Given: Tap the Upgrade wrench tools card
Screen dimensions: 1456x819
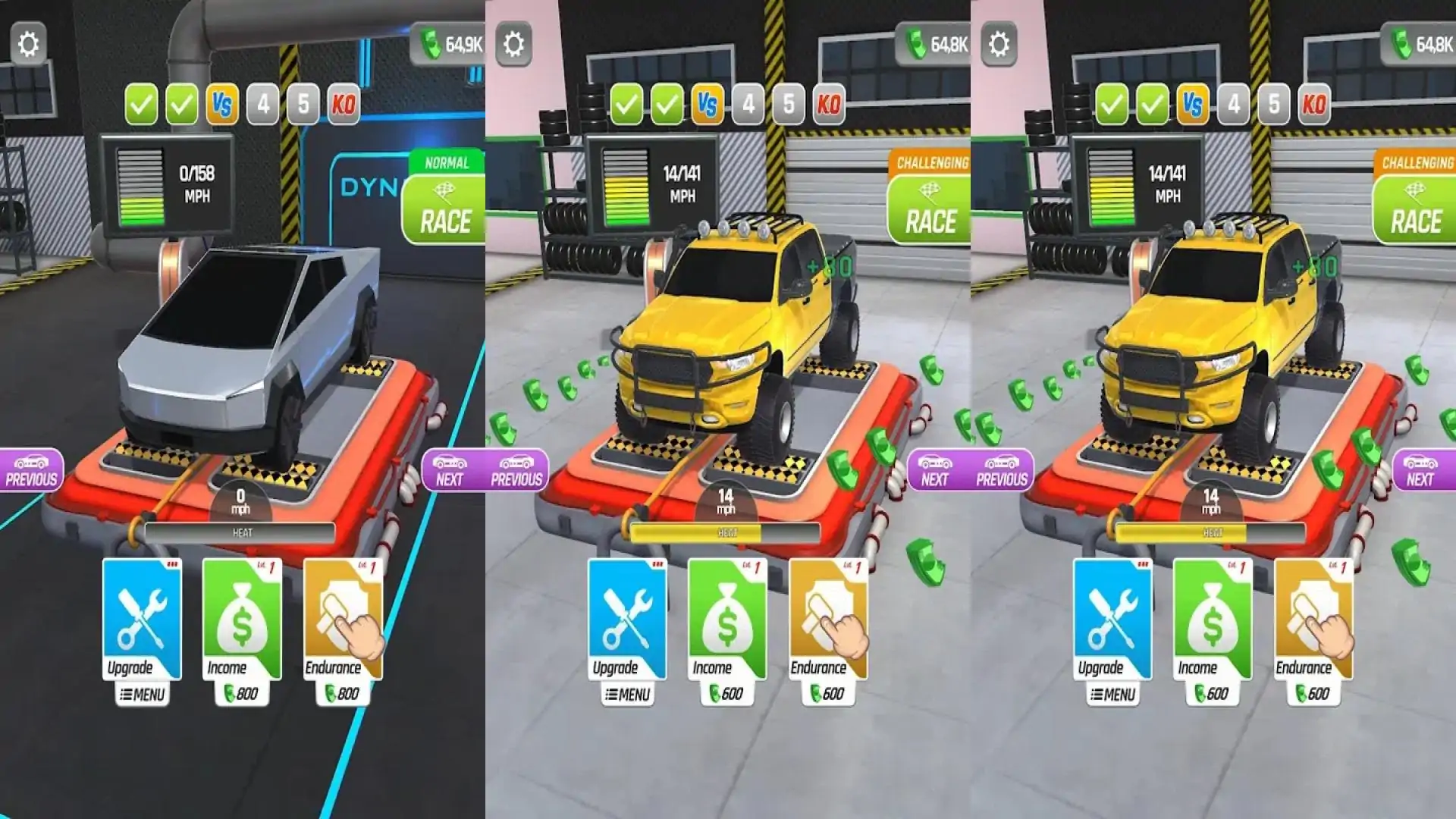Looking at the screenshot, I should 141,616.
